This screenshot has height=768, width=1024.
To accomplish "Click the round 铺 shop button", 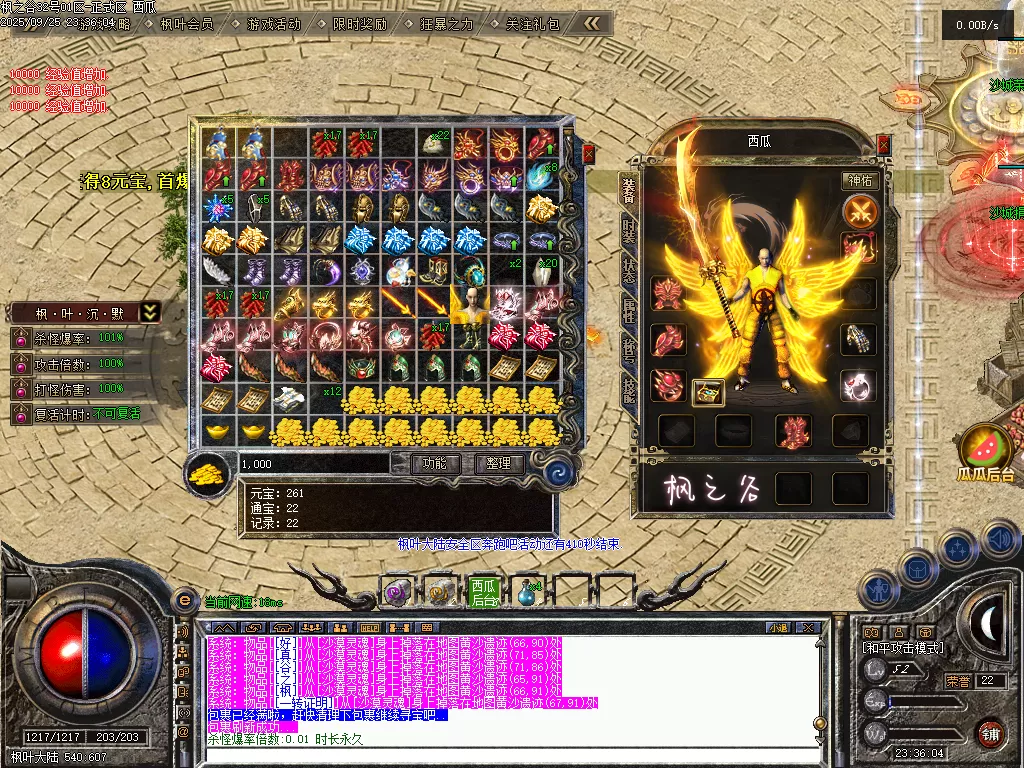I will (x=990, y=733).
